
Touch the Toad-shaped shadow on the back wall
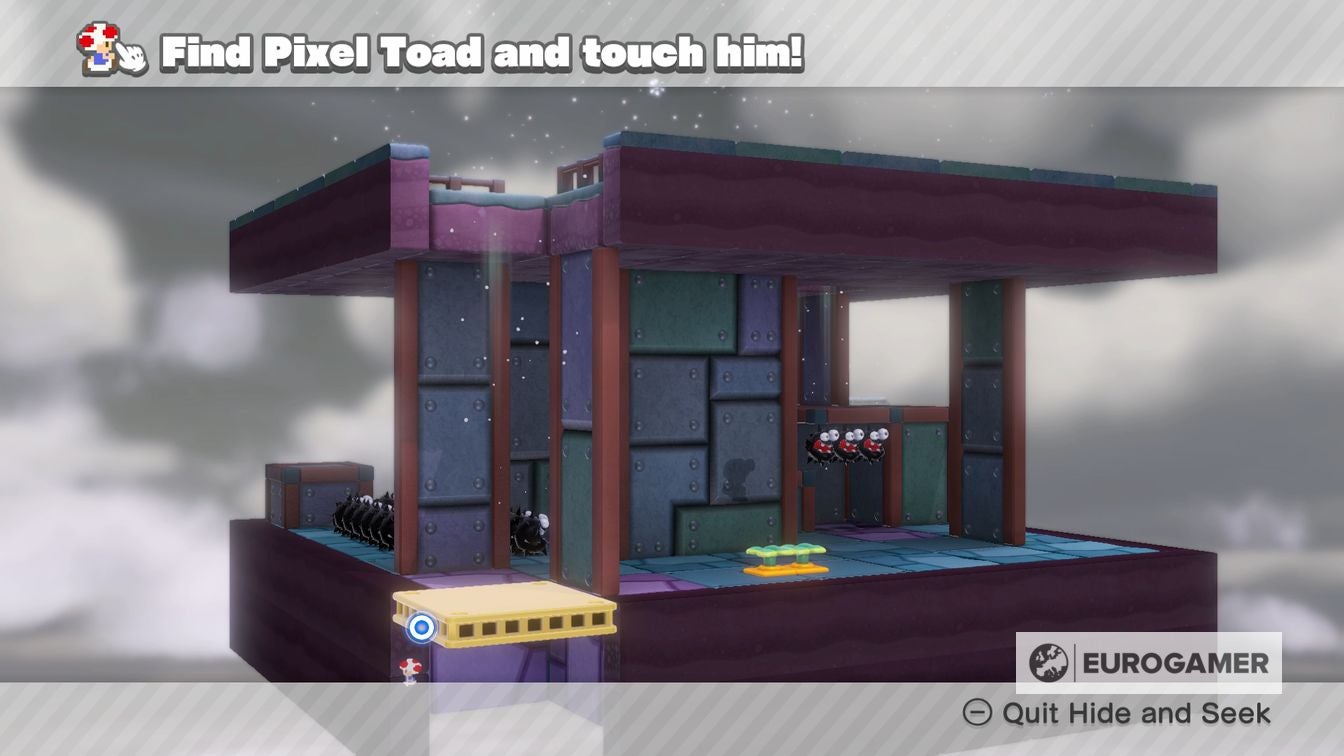coord(736,477)
